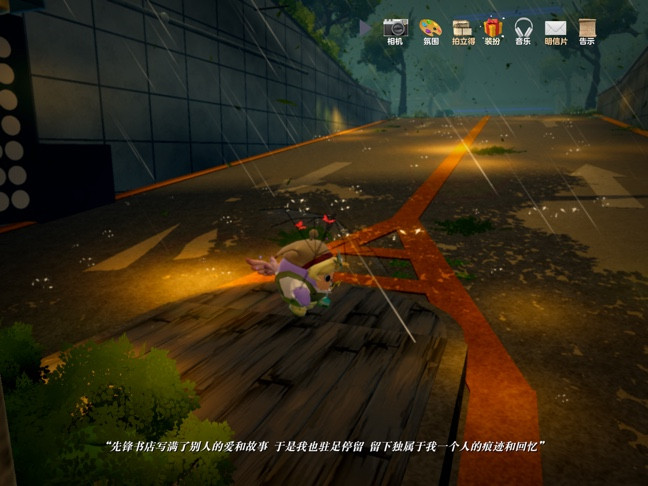Open the music (音乐) headphones menu

tap(523, 29)
